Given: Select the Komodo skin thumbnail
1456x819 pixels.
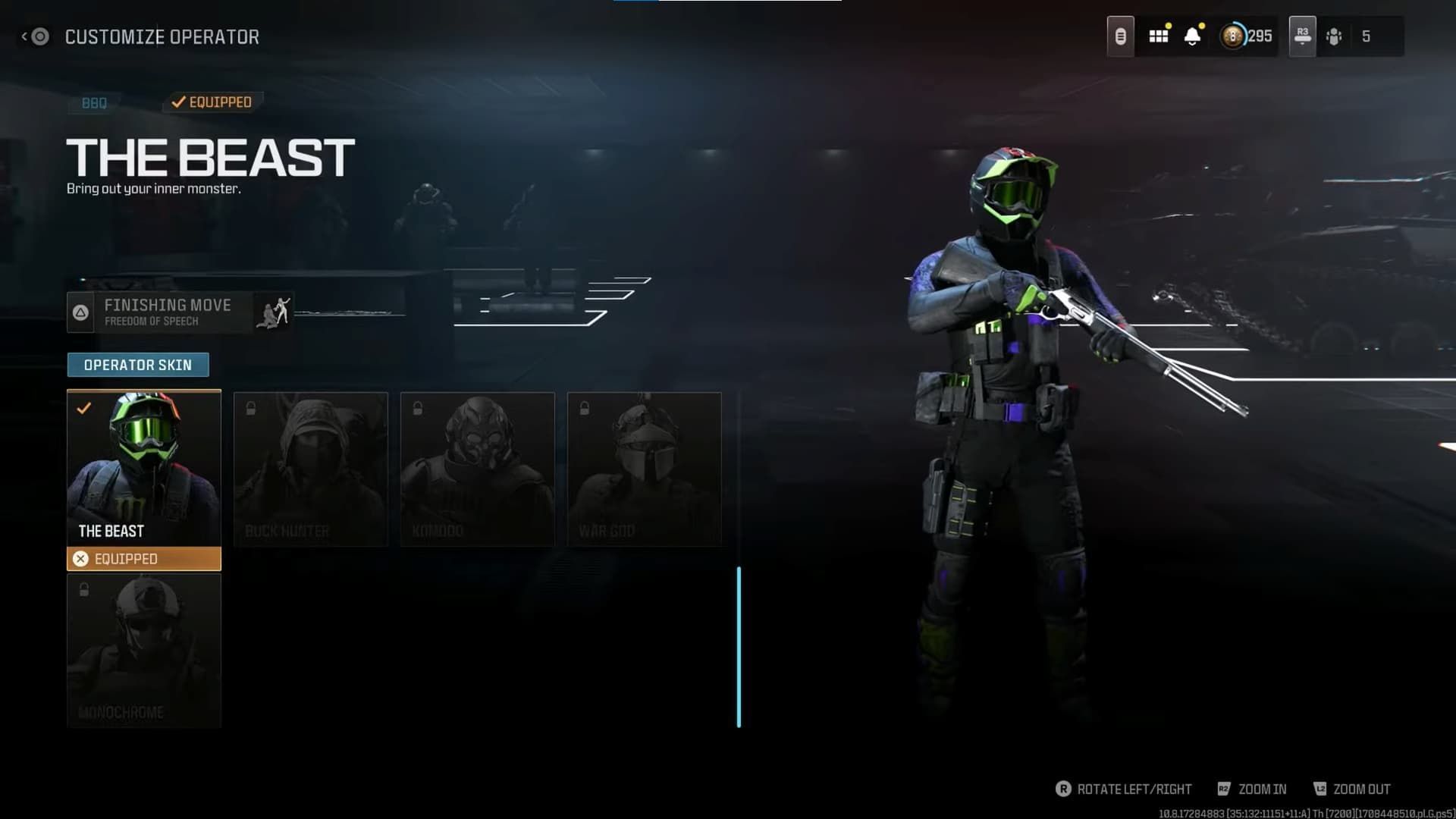Looking at the screenshot, I should [x=477, y=469].
